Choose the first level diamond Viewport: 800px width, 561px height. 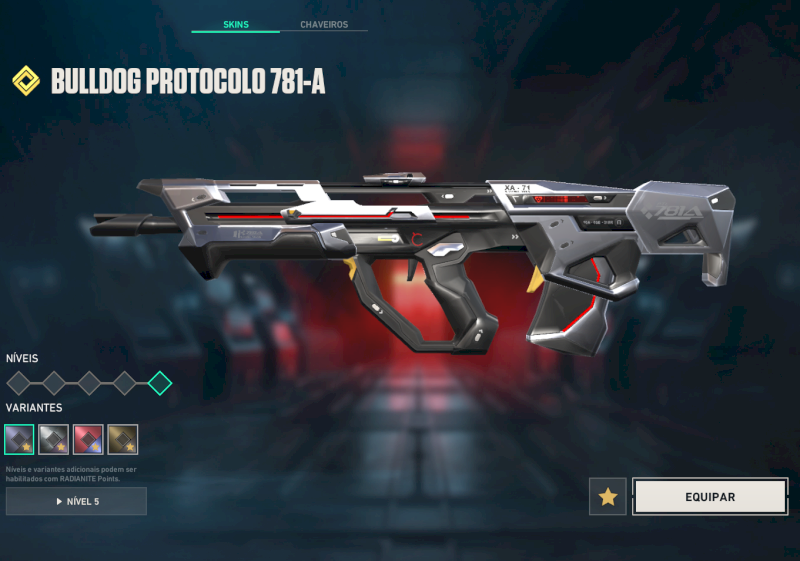point(19,383)
